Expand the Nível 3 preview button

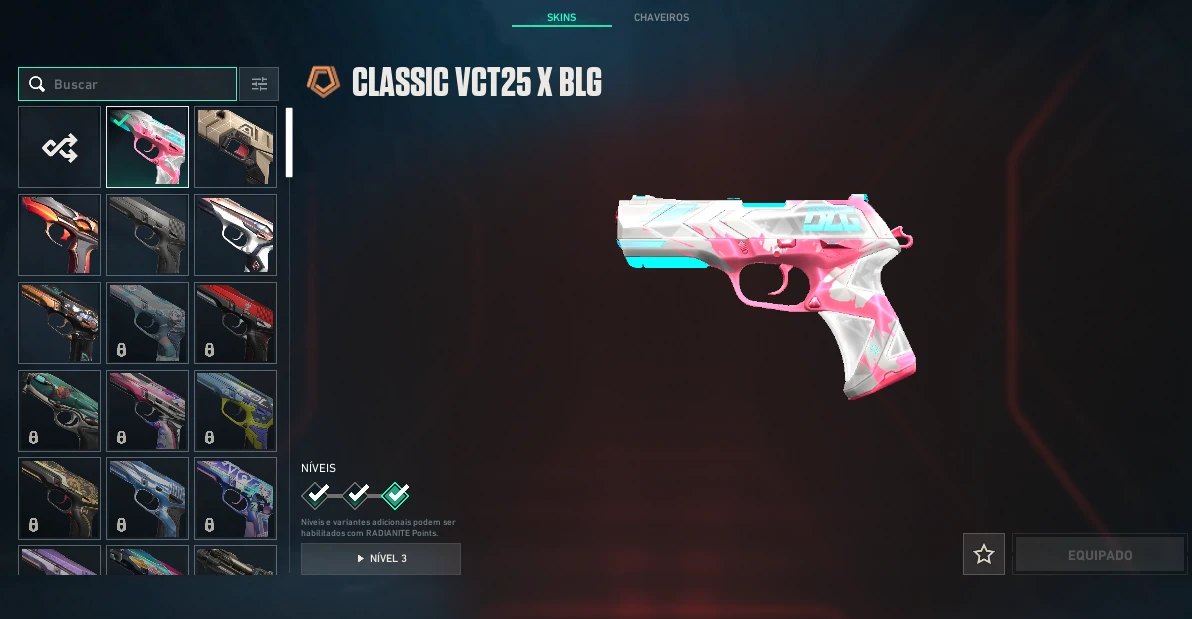pyautogui.click(x=381, y=558)
